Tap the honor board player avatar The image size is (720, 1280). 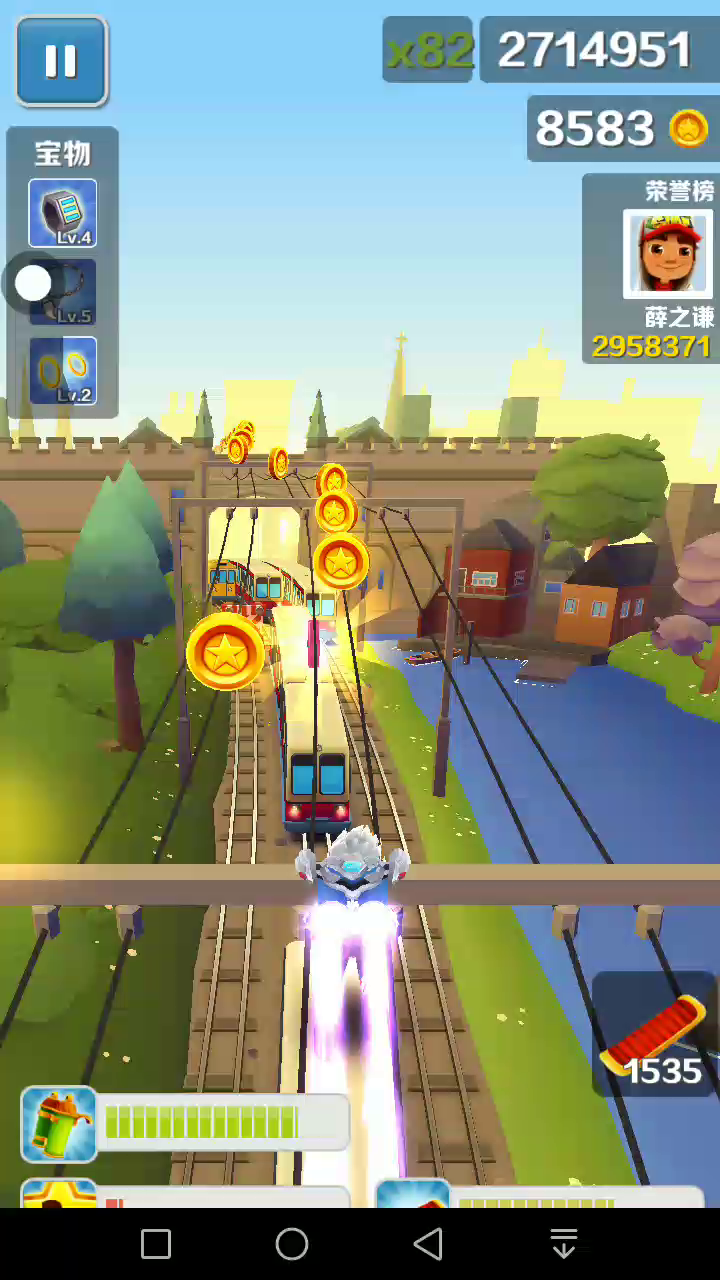point(667,254)
